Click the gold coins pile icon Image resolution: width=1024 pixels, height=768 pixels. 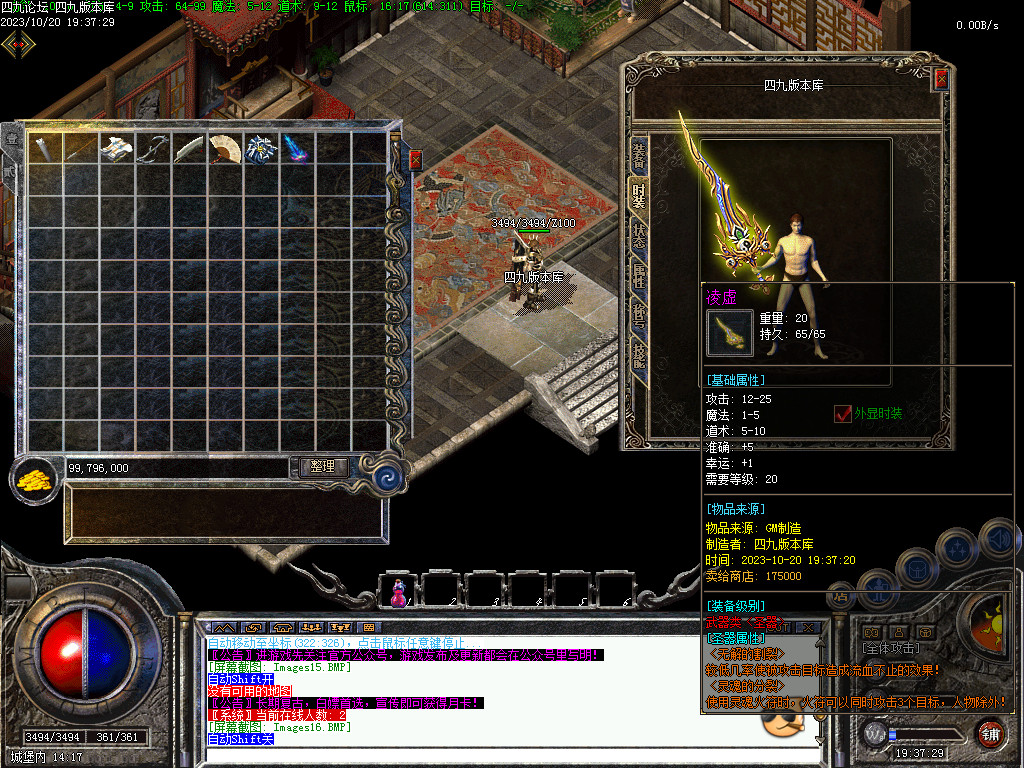pyautogui.click(x=34, y=479)
